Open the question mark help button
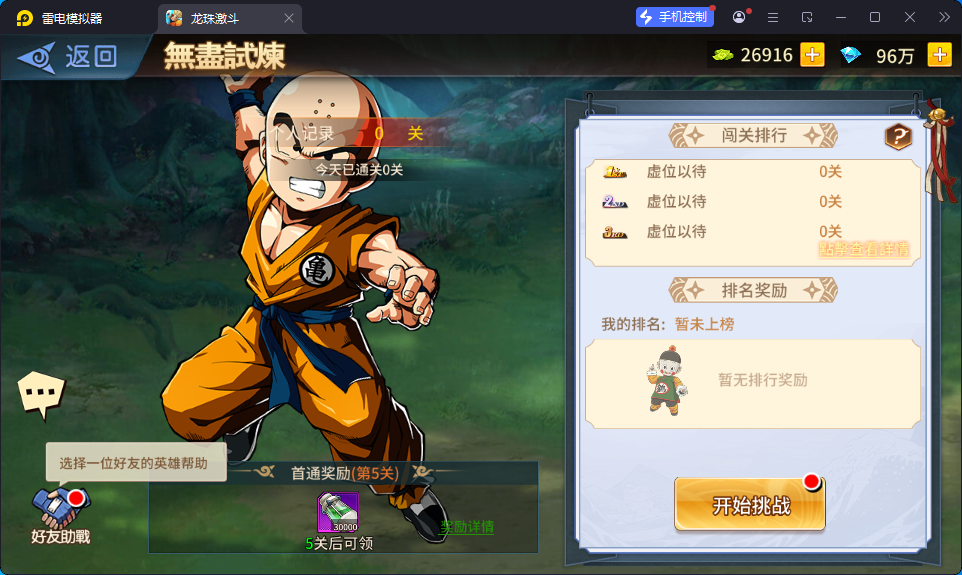Image resolution: width=962 pixels, height=575 pixels. click(x=898, y=137)
